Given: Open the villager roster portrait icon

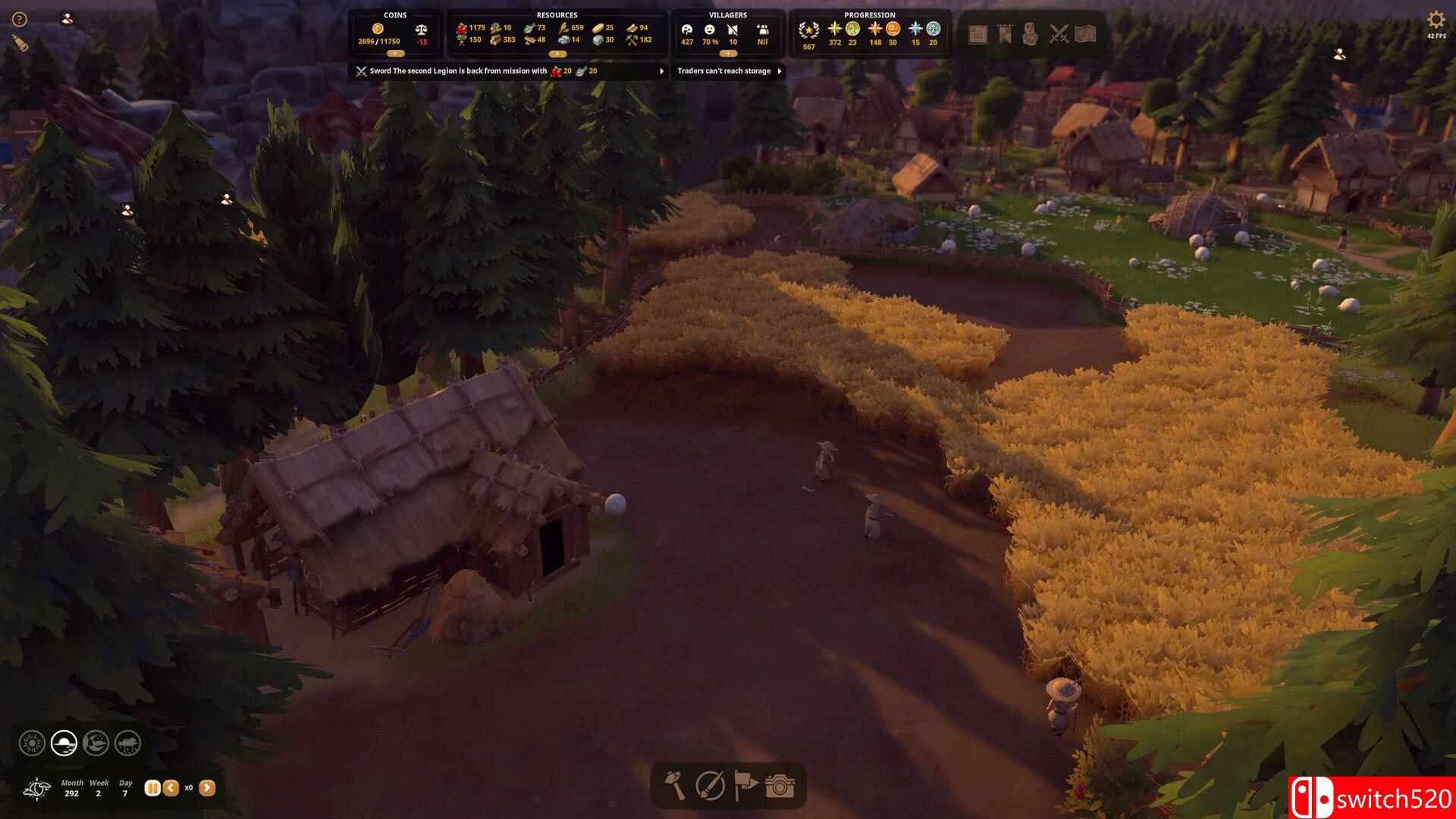Looking at the screenshot, I should pos(1031,34).
